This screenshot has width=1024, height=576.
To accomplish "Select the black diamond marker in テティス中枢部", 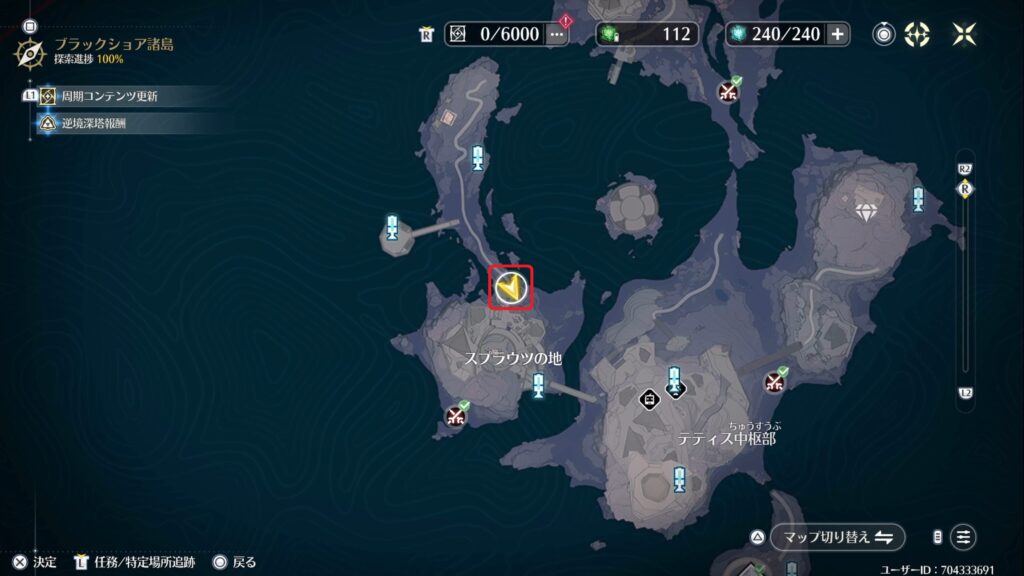I will 650,399.
